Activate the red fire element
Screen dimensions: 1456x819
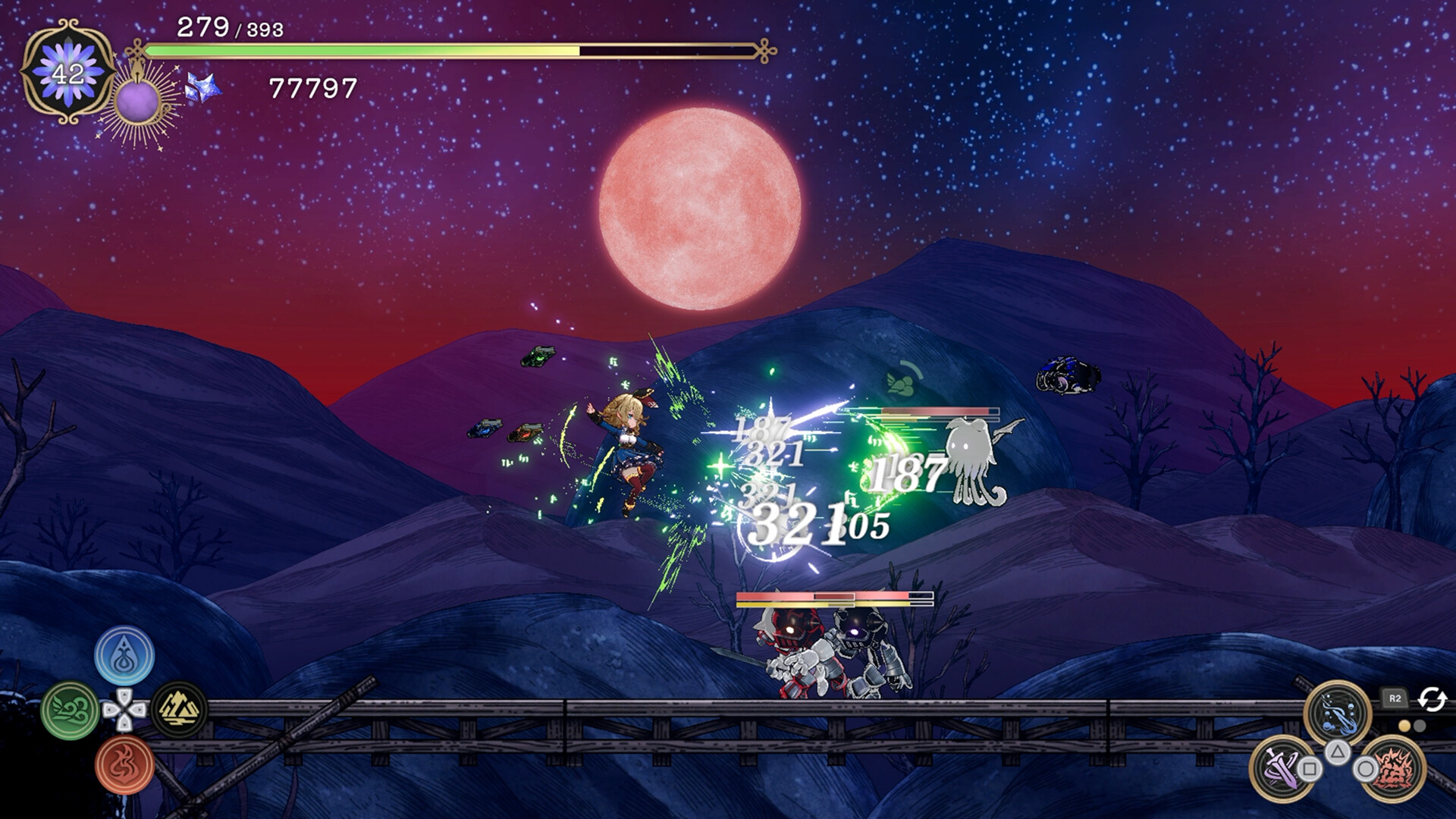124,765
